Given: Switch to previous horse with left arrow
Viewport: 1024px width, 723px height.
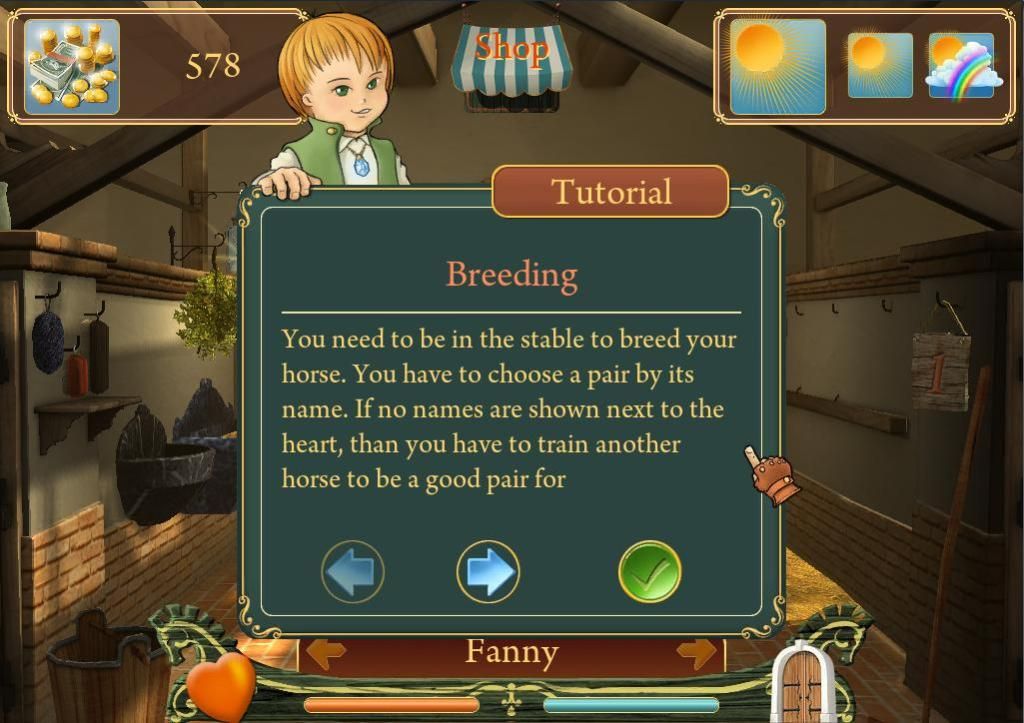Looking at the screenshot, I should 326,653.
